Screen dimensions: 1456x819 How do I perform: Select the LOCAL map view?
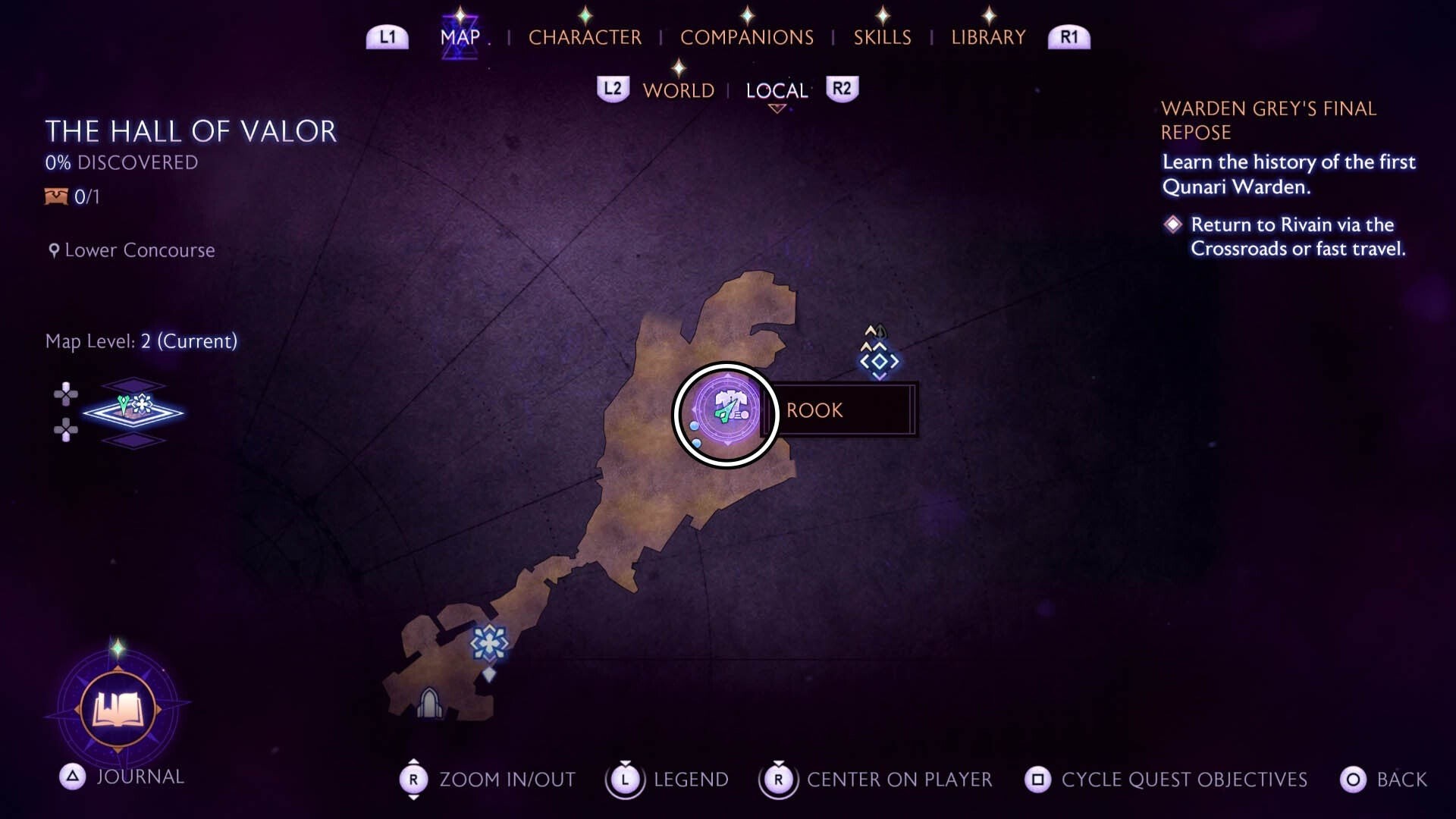coord(775,90)
